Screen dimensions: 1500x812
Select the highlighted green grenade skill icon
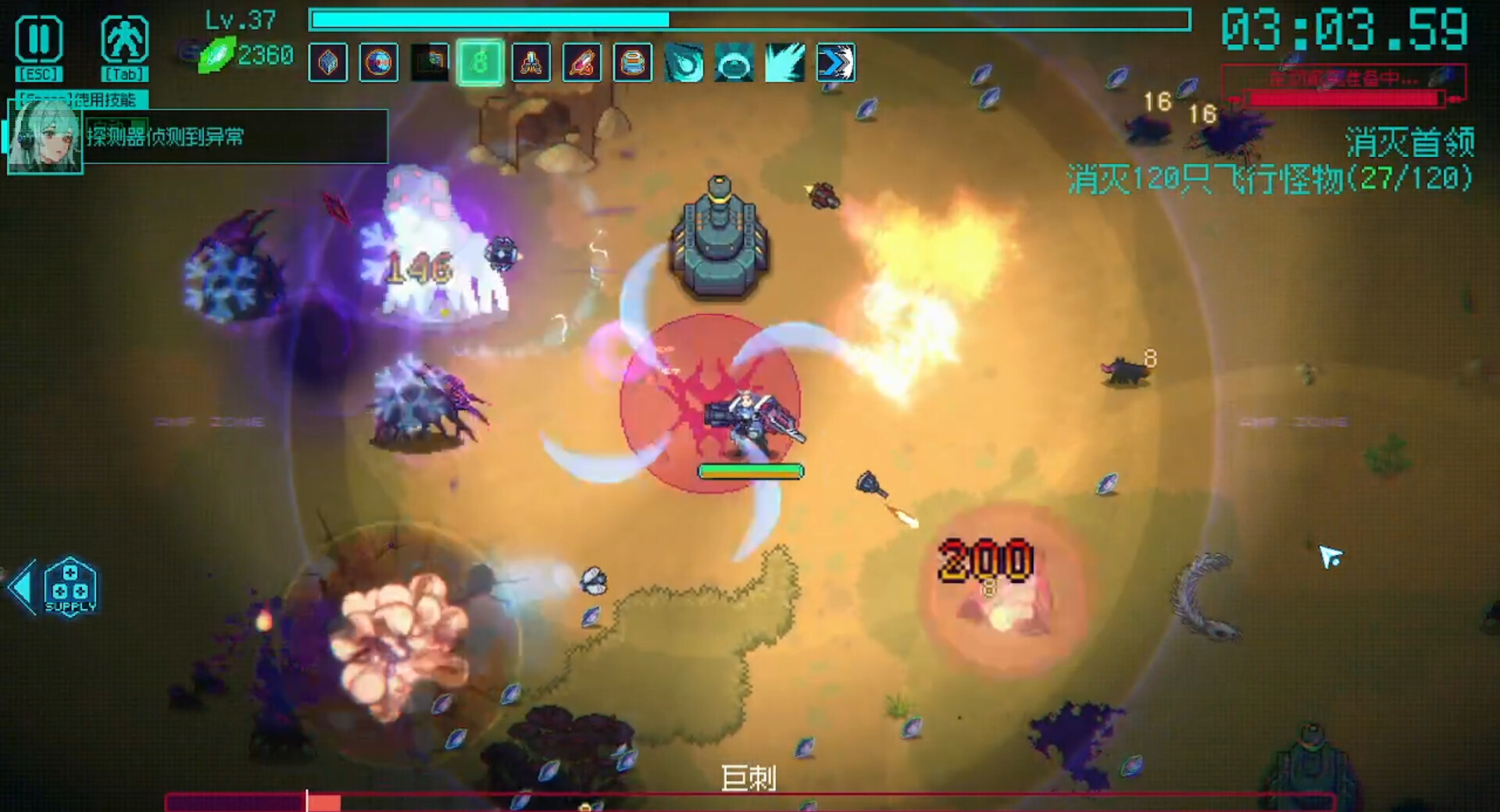[480, 62]
